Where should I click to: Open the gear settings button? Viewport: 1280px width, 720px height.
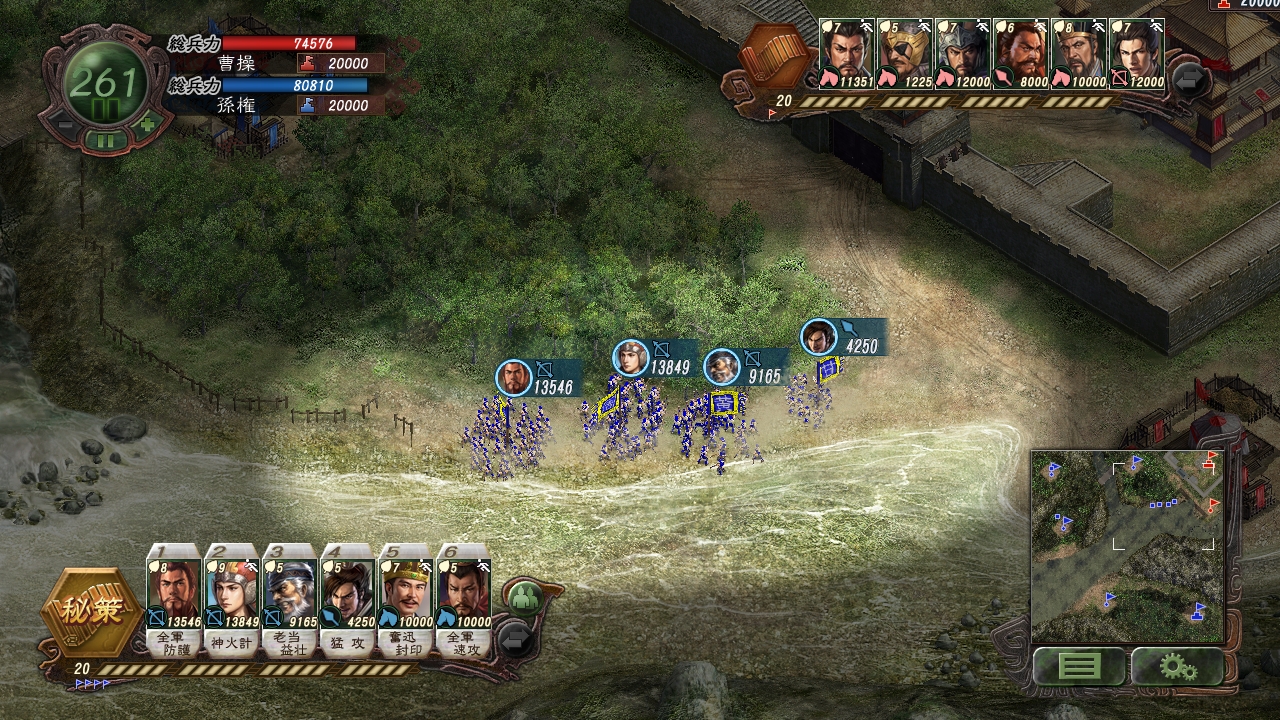(x=1177, y=667)
